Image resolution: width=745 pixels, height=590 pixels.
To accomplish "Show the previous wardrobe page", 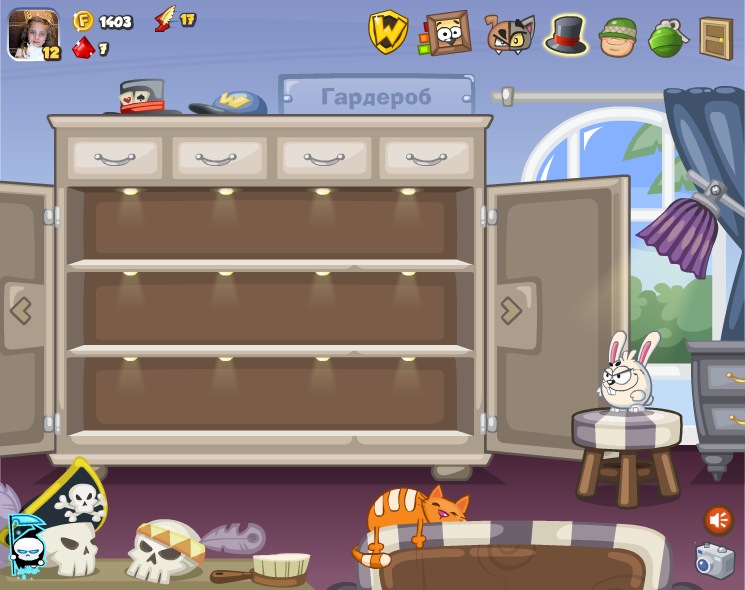I will pyautogui.click(x=21, y=310).
